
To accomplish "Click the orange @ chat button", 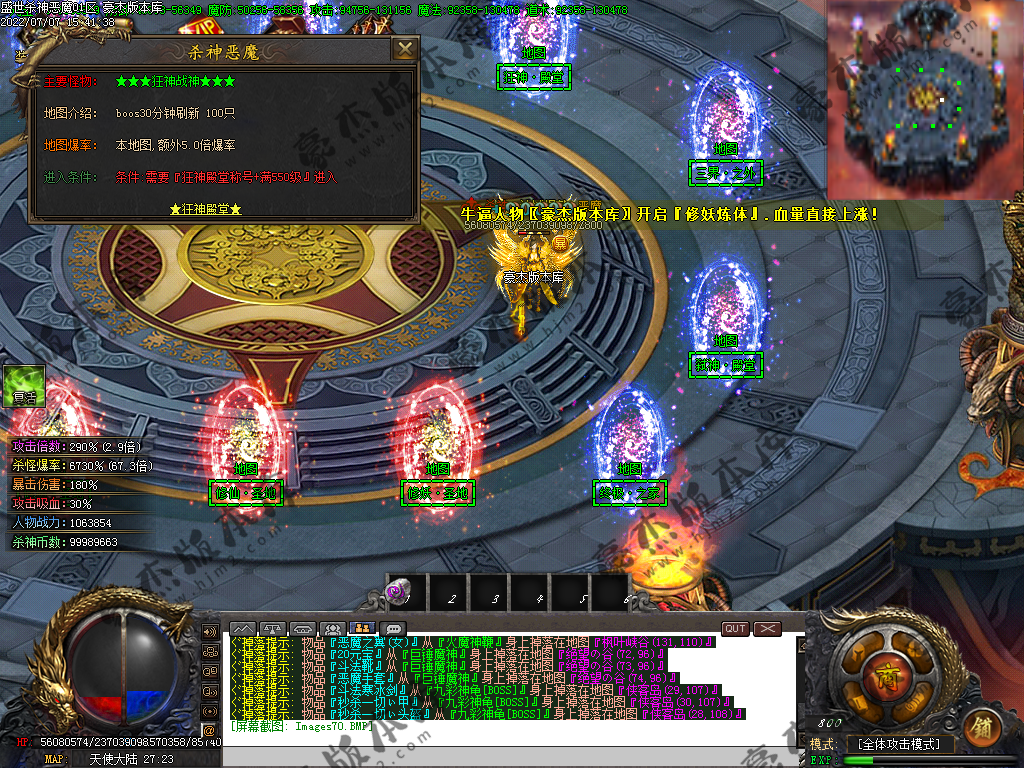I will [x=209, y=730].
